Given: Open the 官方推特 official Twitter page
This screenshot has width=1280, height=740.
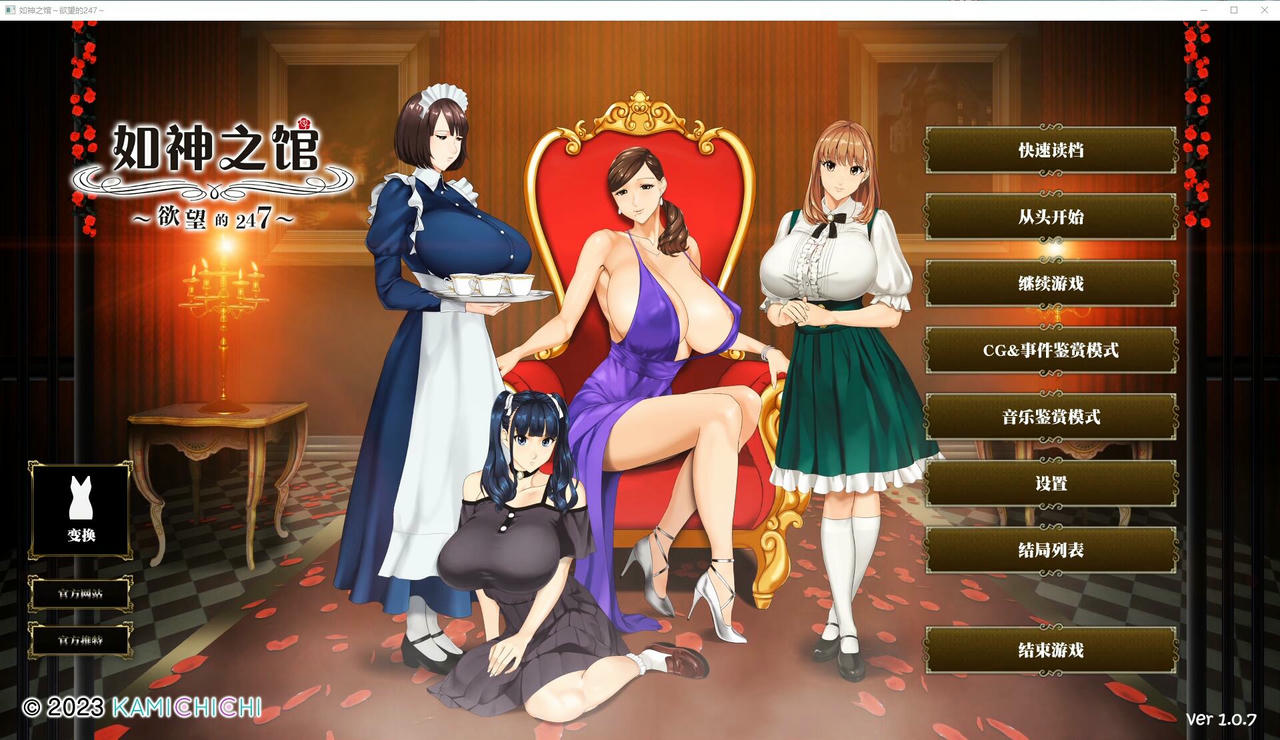Looking at the screenshot, I should point(80,641).
